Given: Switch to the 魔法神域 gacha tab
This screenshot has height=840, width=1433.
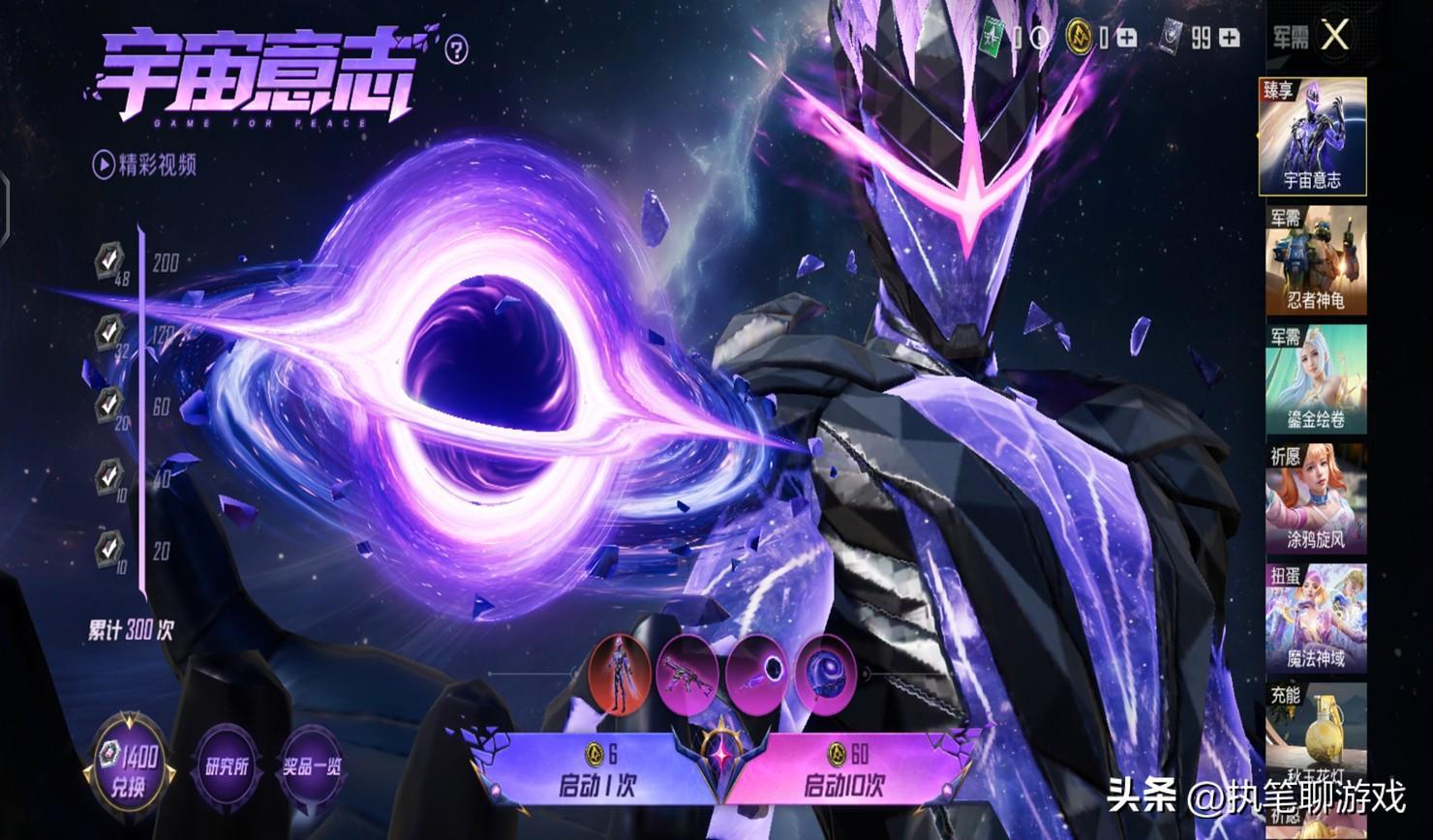Looking at the screenshot, I should pyautogui.click(x=1316, y=619).
